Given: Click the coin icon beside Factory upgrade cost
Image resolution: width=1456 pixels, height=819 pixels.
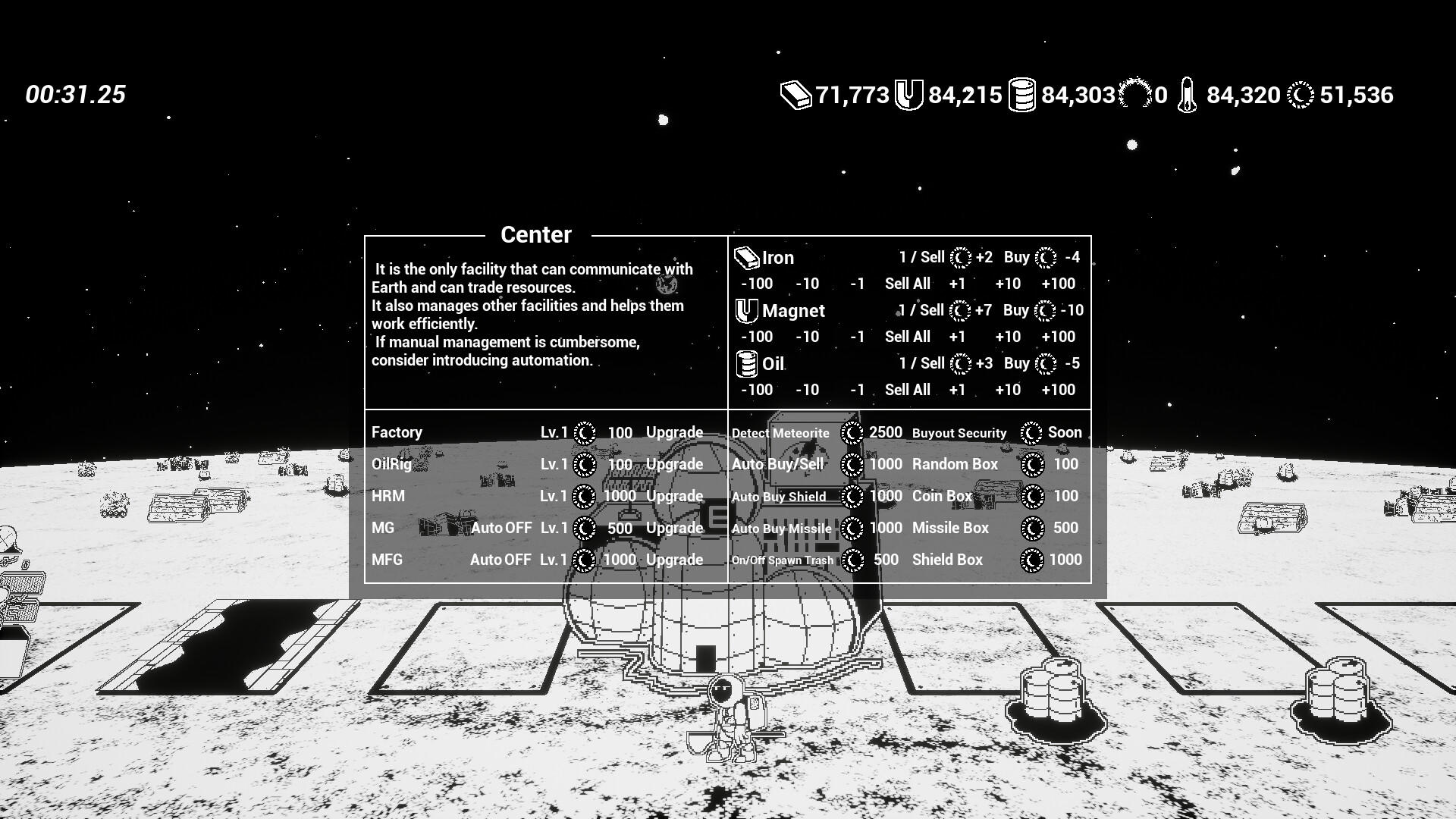Looking at the screenshot, I should click(x=584, y=432).
